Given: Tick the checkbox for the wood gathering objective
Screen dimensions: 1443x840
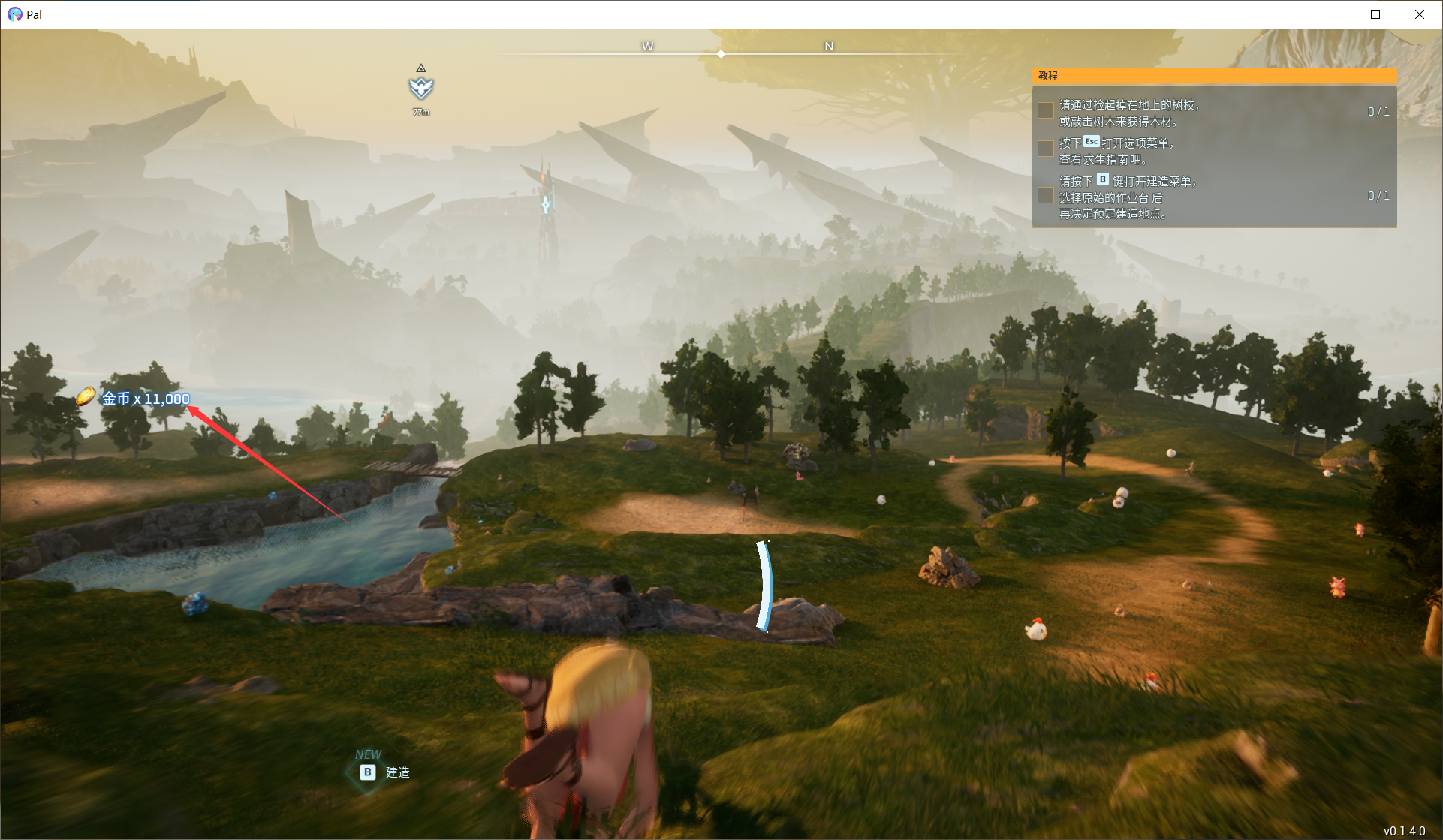Looking at the screenshot, I should click(x=1045, y=111).
